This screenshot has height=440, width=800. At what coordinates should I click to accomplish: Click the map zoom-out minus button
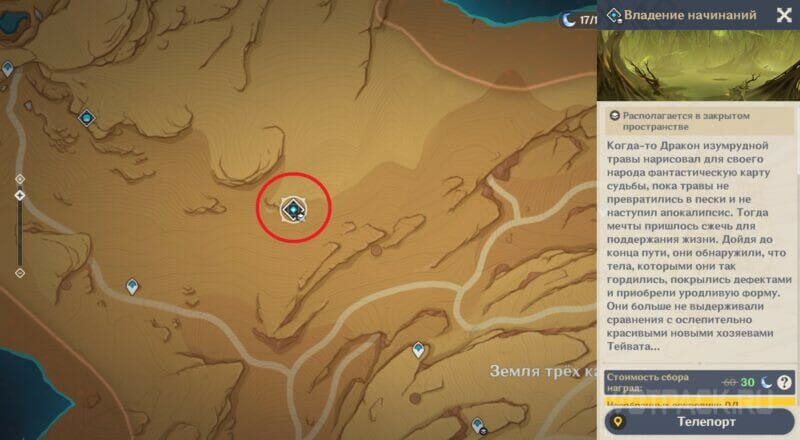(x=20, y=273)
